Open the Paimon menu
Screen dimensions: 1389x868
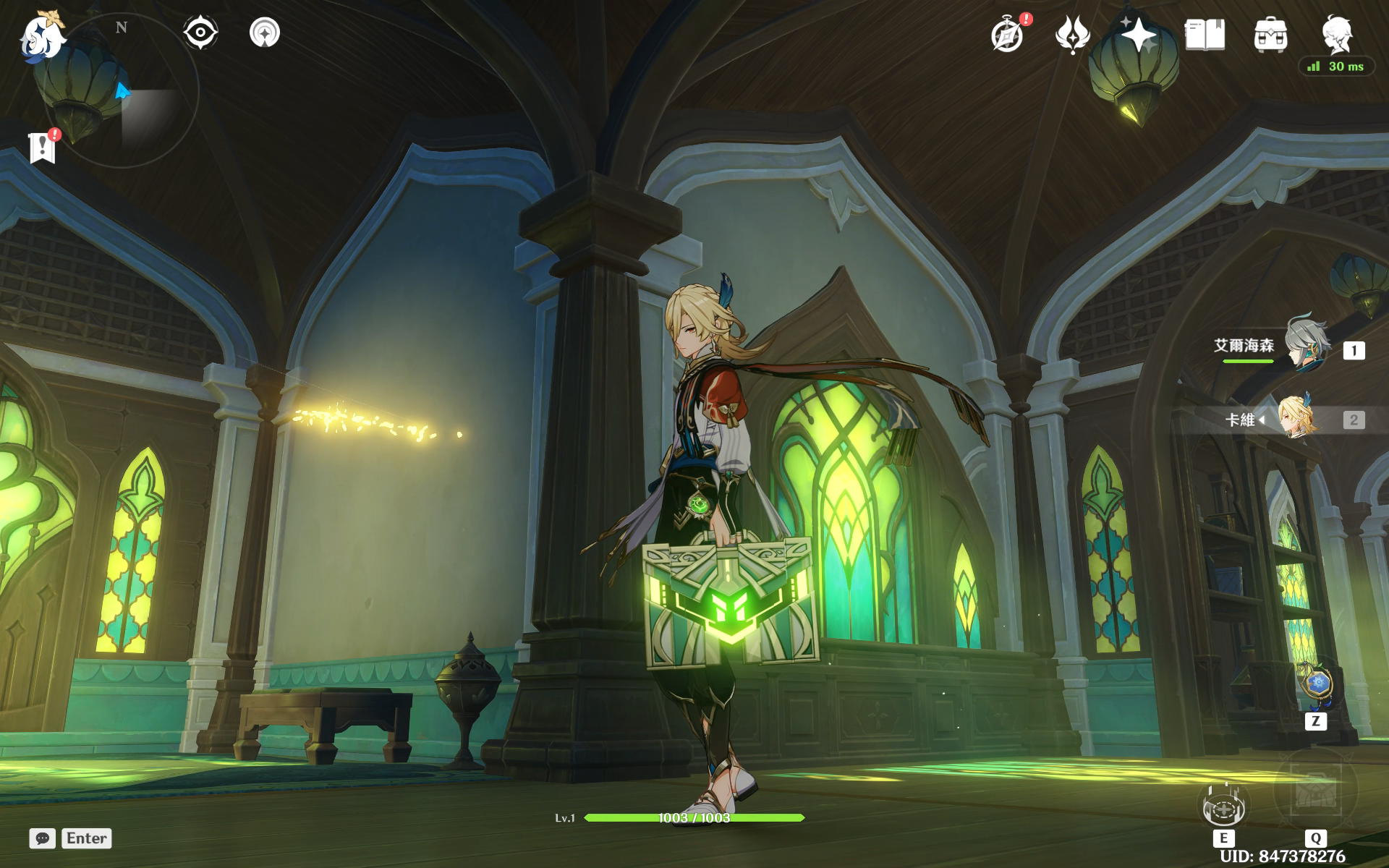coord(41,36)
